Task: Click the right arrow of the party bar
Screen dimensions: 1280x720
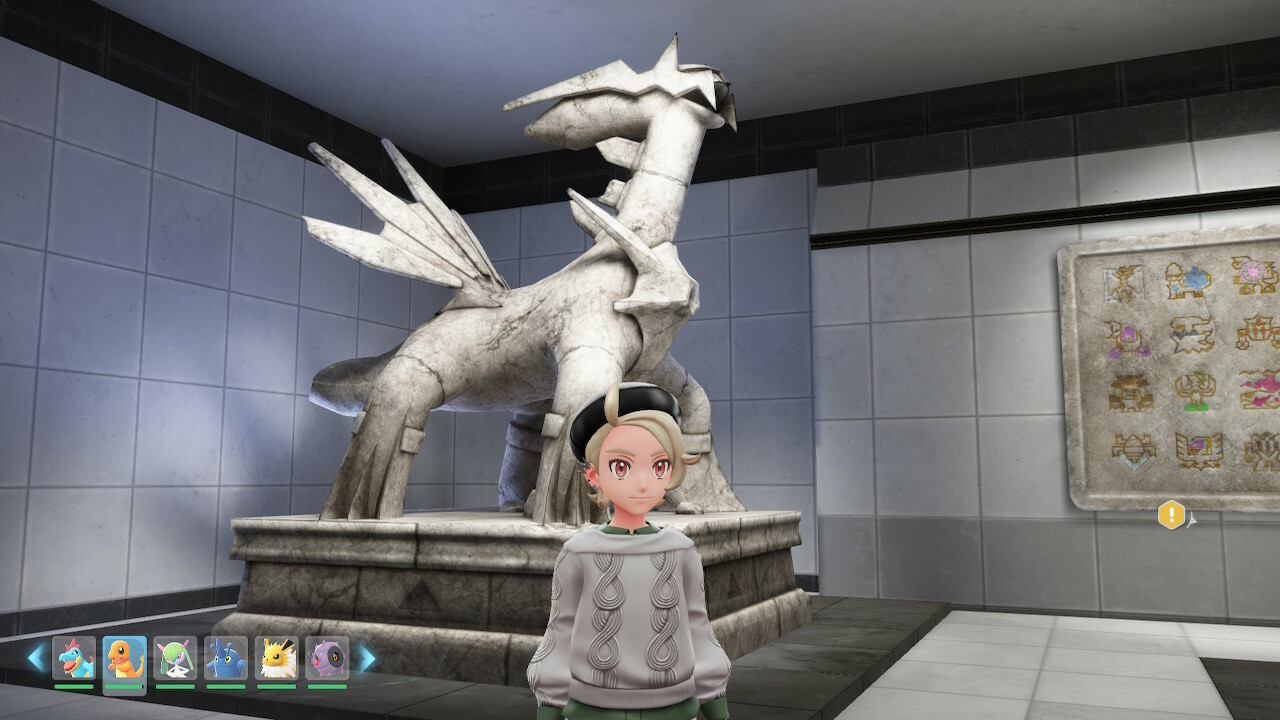Action: [x=367, y=658]
